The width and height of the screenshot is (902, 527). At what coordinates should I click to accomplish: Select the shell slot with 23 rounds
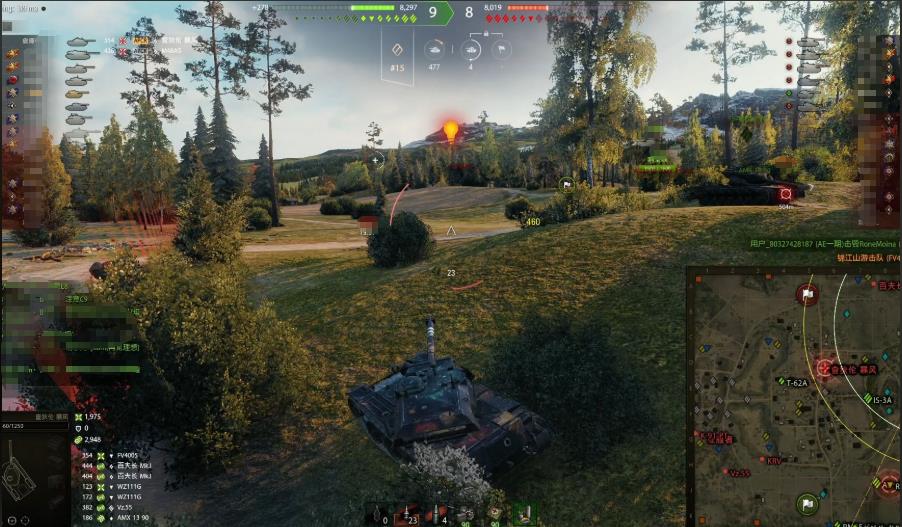point(405,513)
